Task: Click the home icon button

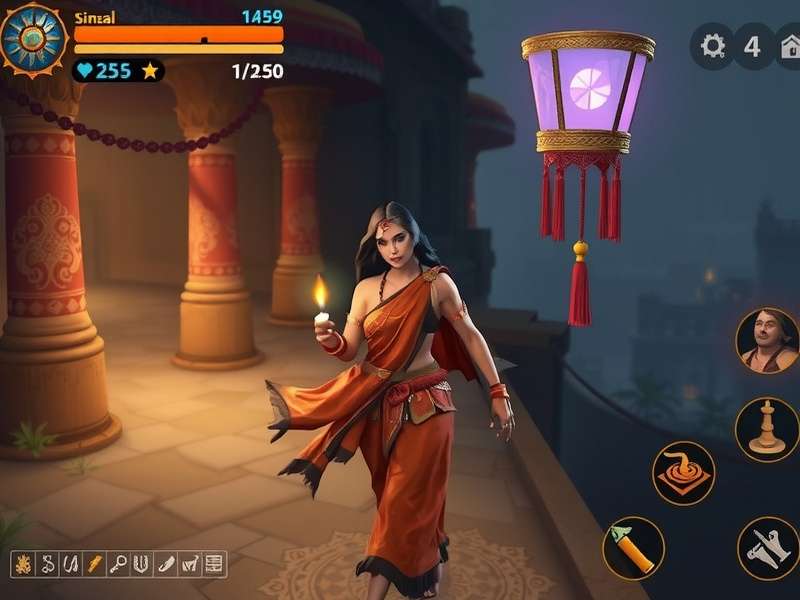Action: (790, 46)
